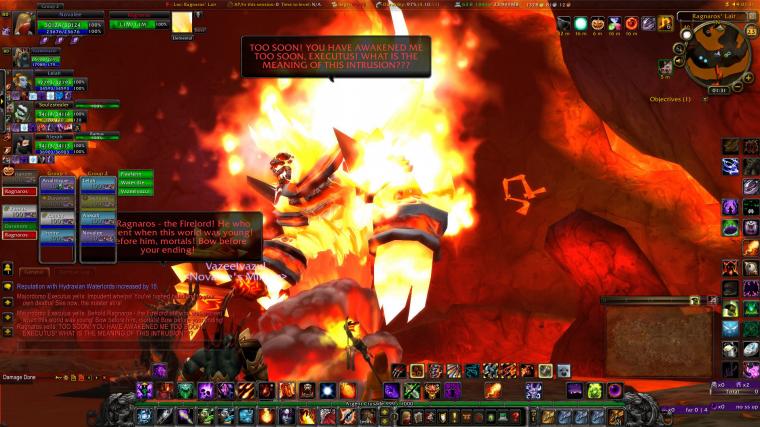760x427 pixels.
Task: Open the Ragnaros' Lair zone title bar
Action: coord(715,16)
